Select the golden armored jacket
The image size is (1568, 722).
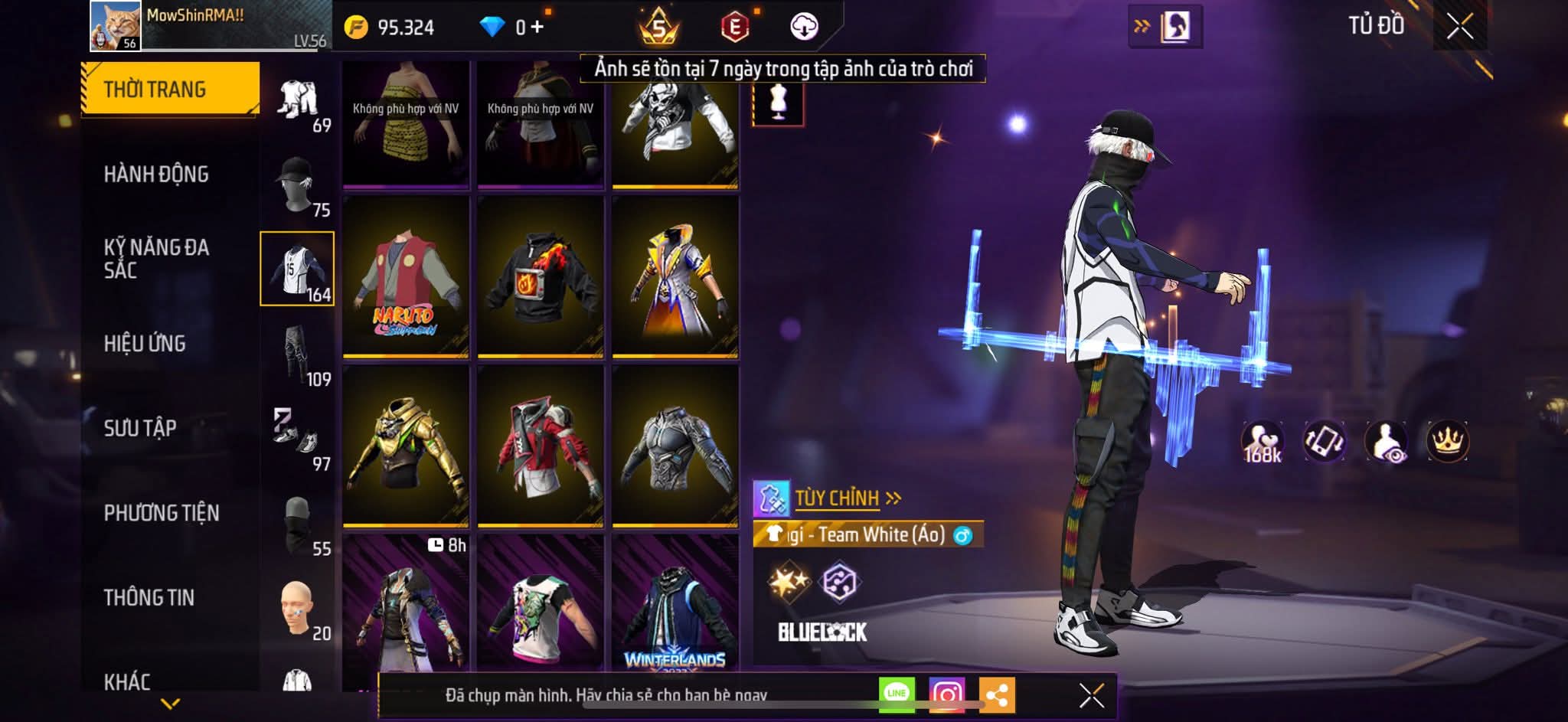[405, 446]
